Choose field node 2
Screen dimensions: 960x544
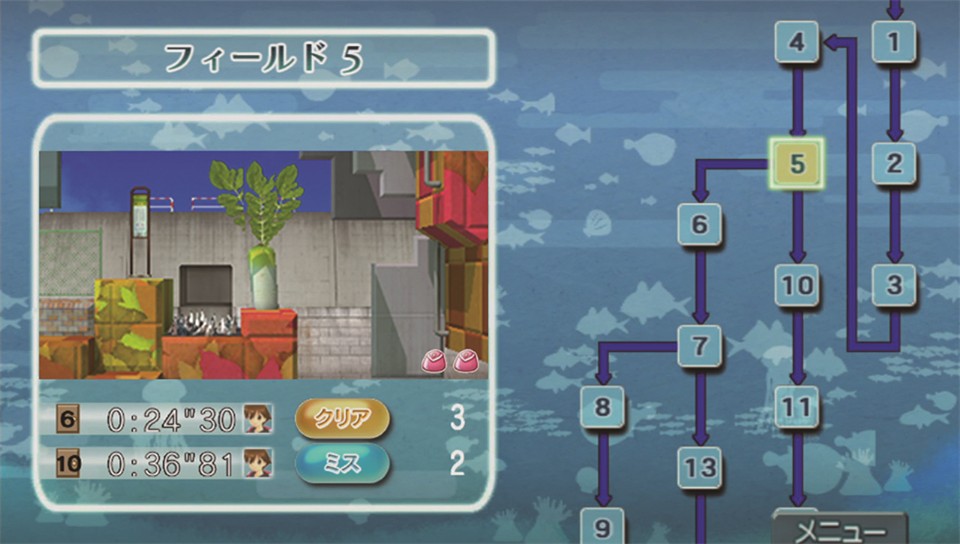[x=893, y=165]
